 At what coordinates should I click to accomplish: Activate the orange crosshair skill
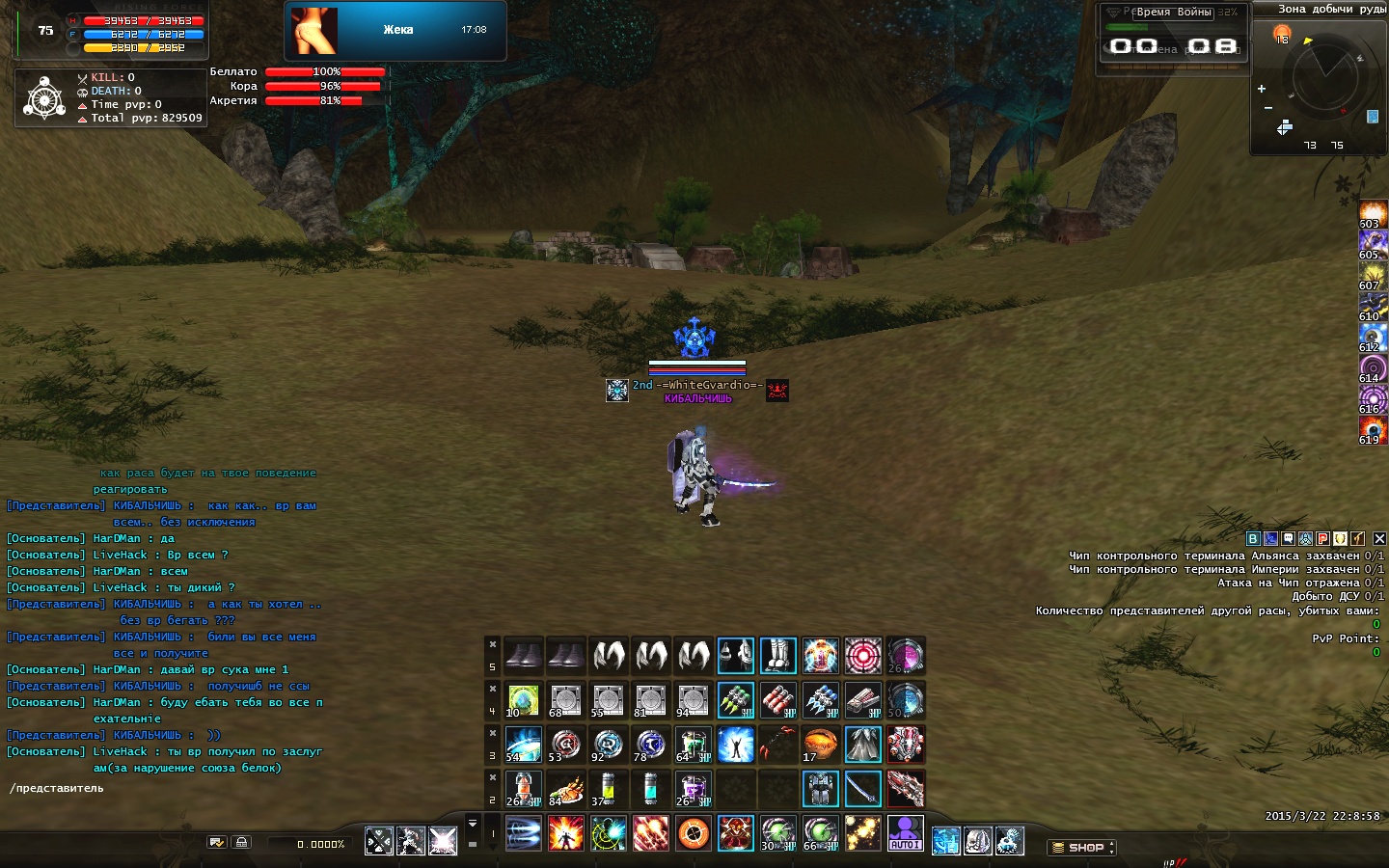tap(693, 833)
